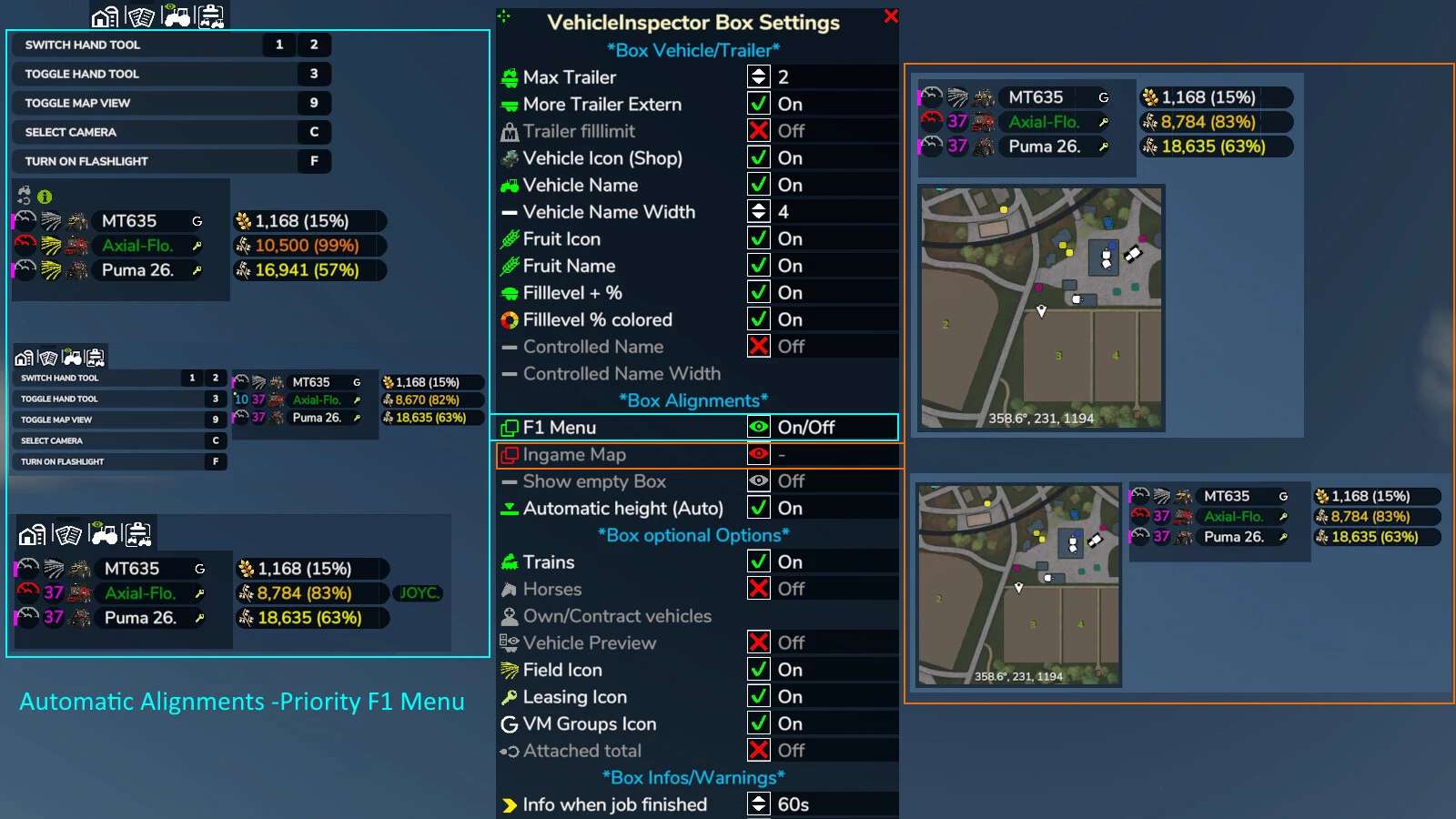The height and width of the screenshot is (819, 1456).
Task: Adjust Info when job finished stepper
Action: point(759,804)
